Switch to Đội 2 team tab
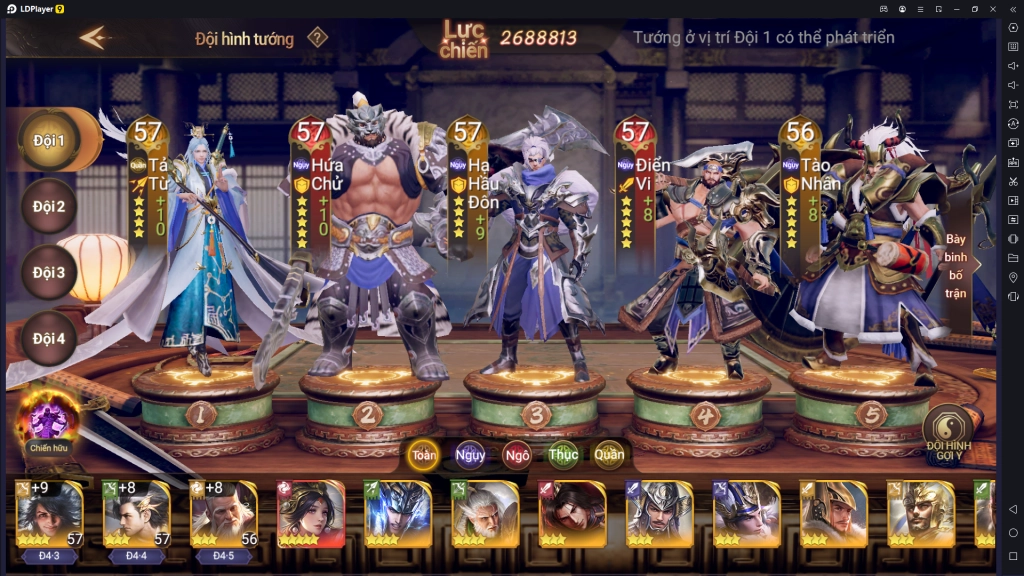The image size is (1024, 576). point(47,207)
